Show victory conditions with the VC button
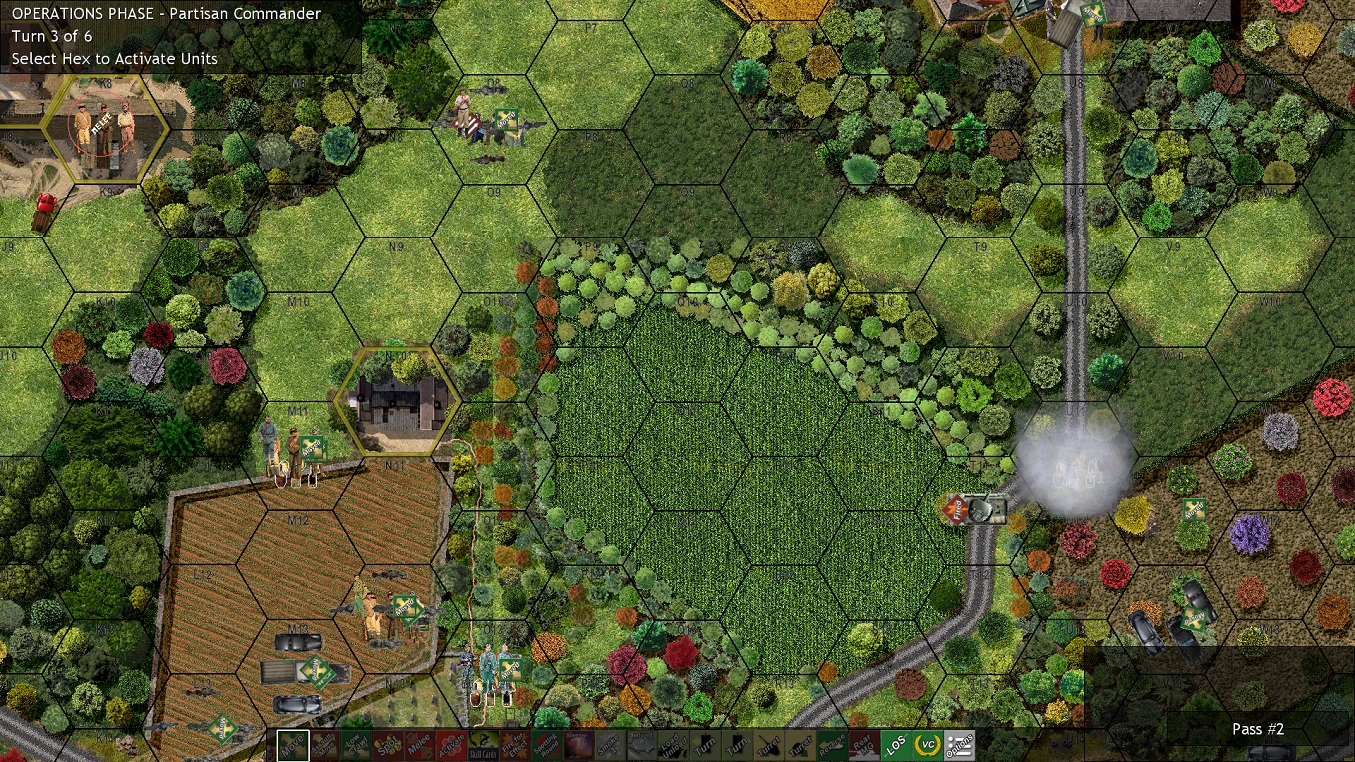This screenshot has height=762, width=1355. pyautogui.click(x=927, y=746)
